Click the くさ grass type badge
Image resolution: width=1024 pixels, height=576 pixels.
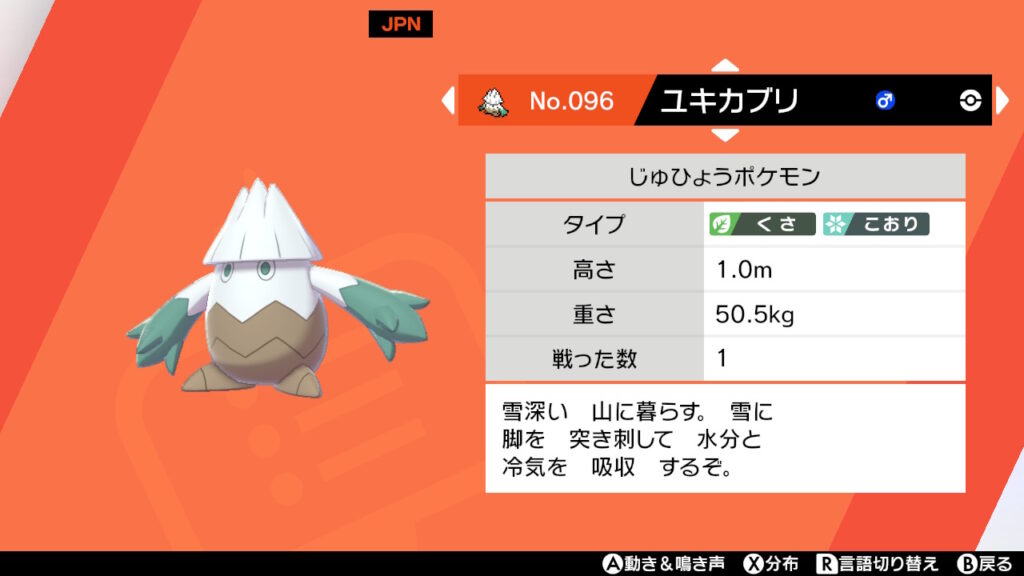click(x=762, y=224)
